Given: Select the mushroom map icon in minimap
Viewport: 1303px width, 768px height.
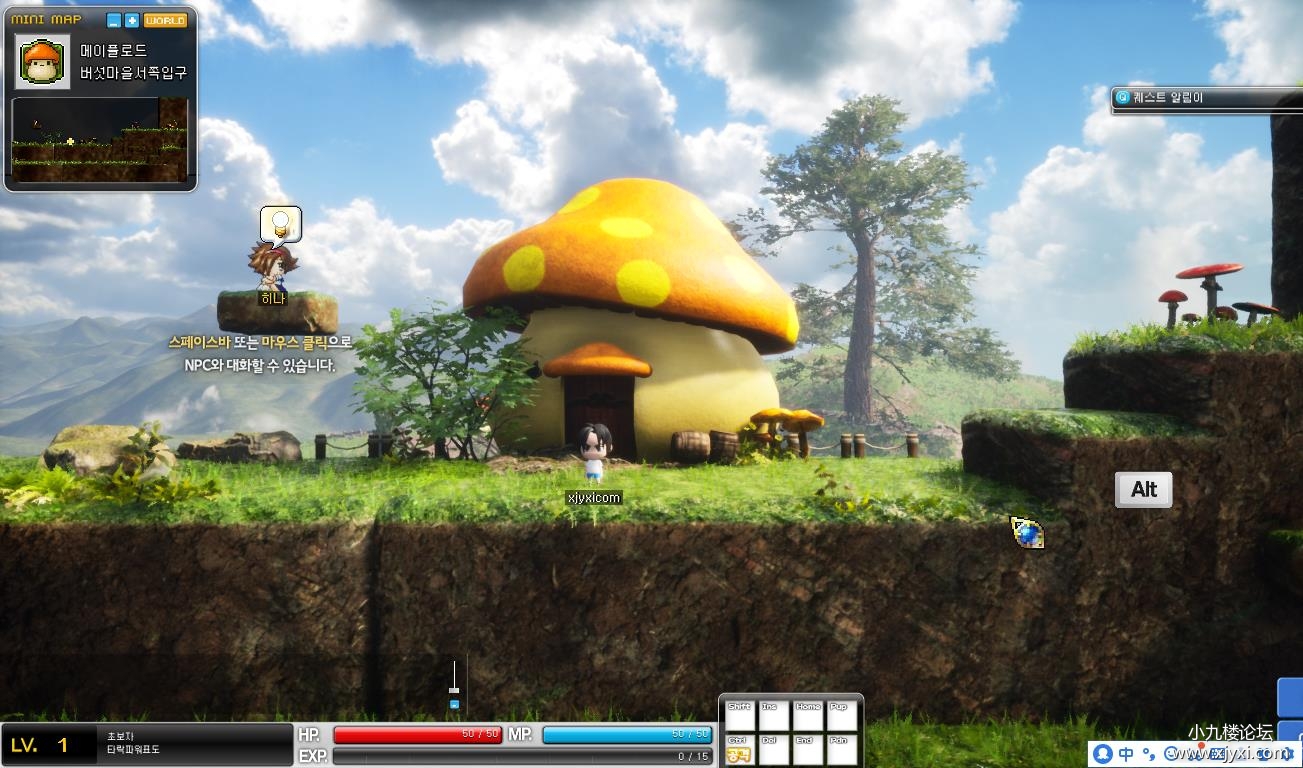Looking at the screenshot, I should point(43,62).
